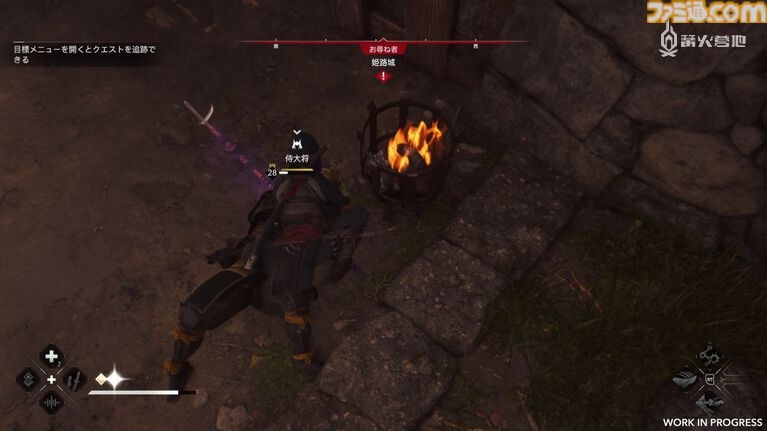767x431 pixels.
Task: Click the 侍大将 enemy marker icon
Action: (x=296, y=144)
